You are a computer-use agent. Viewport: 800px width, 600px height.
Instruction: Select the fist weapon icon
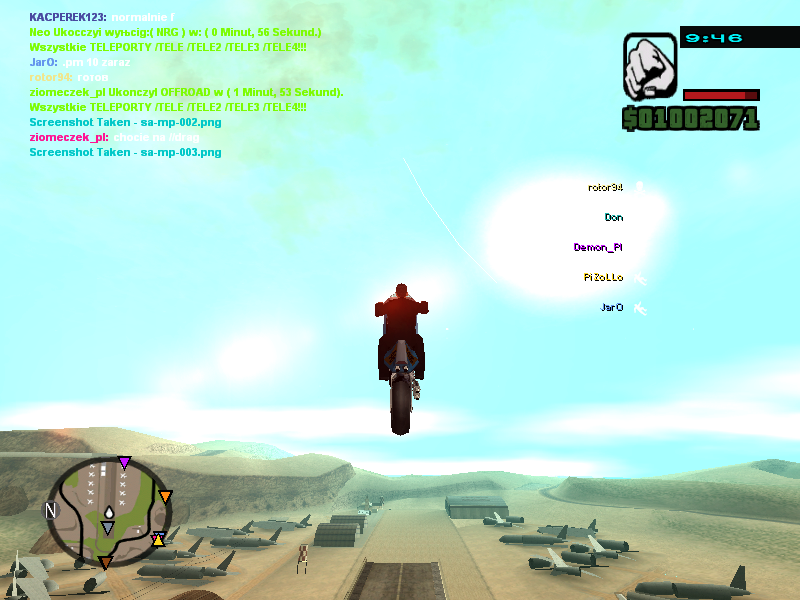[650, 67]
